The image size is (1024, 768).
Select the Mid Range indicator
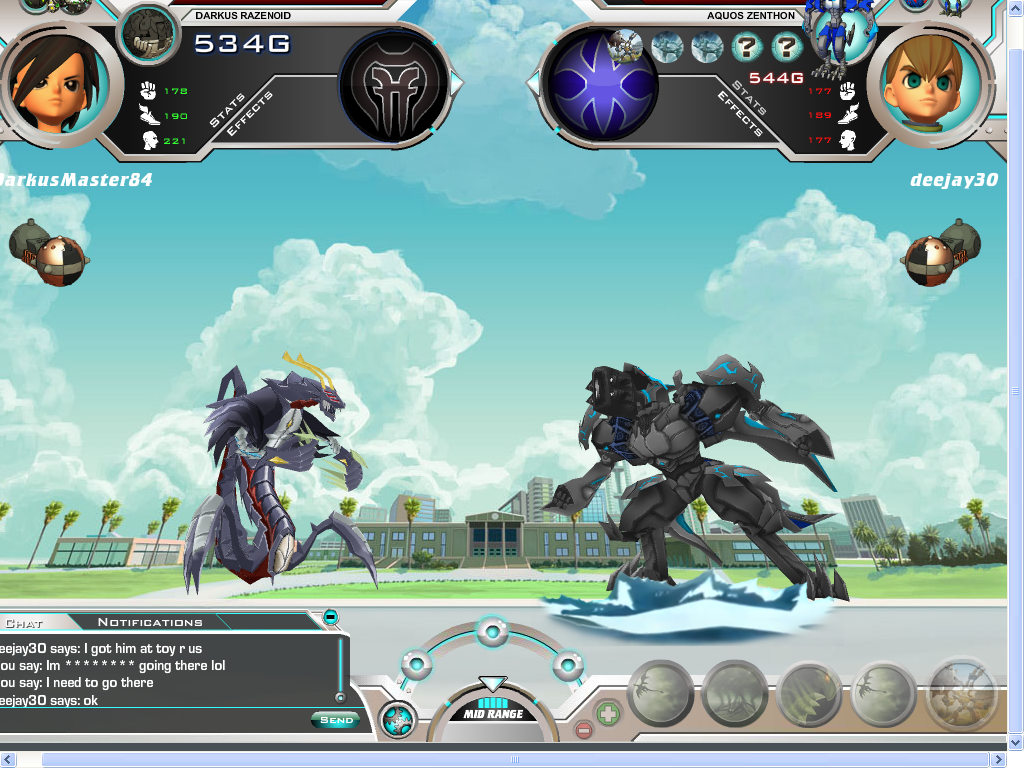493,714
